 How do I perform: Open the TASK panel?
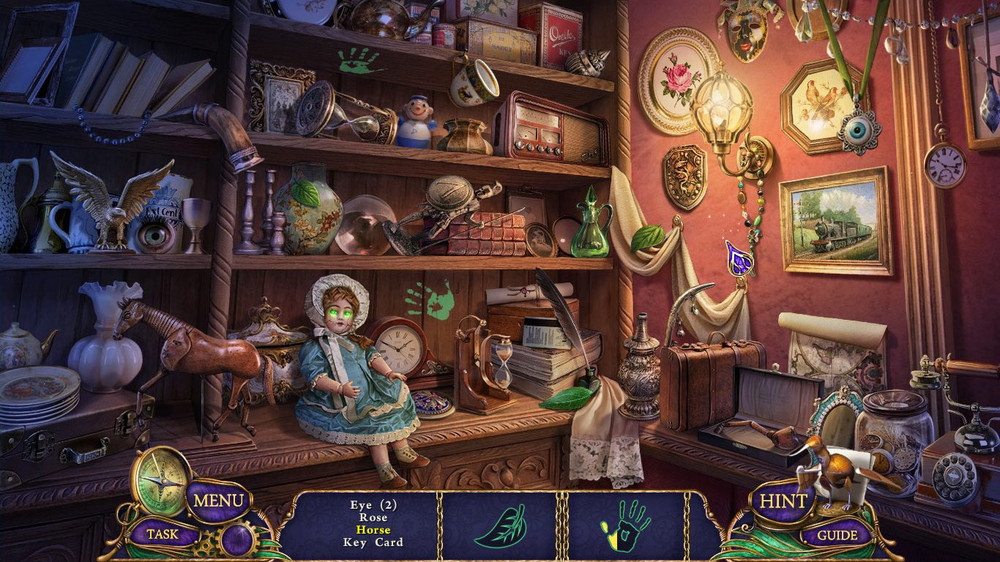[x=163, y=534]
